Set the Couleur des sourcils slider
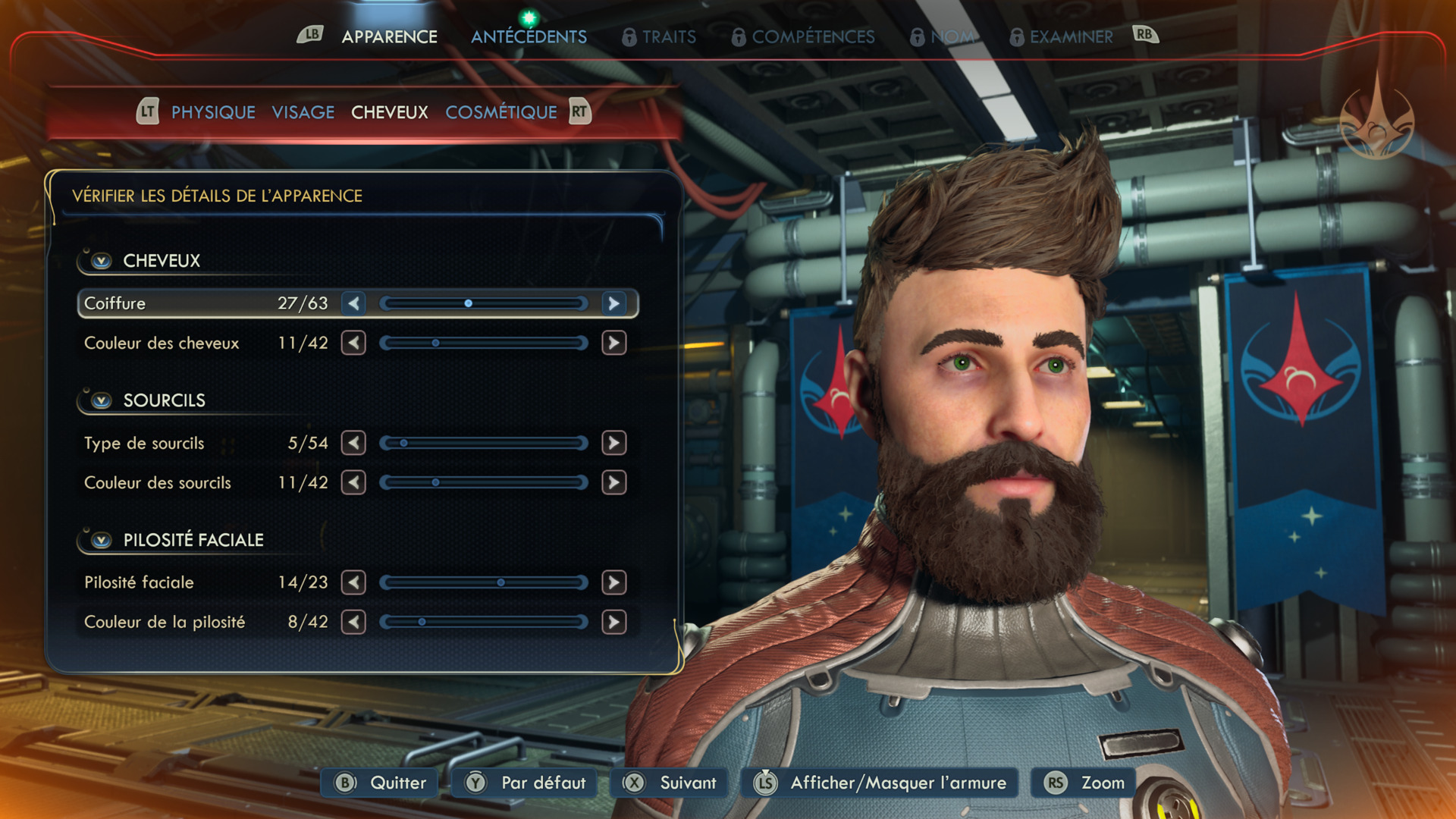 (484, 482)
